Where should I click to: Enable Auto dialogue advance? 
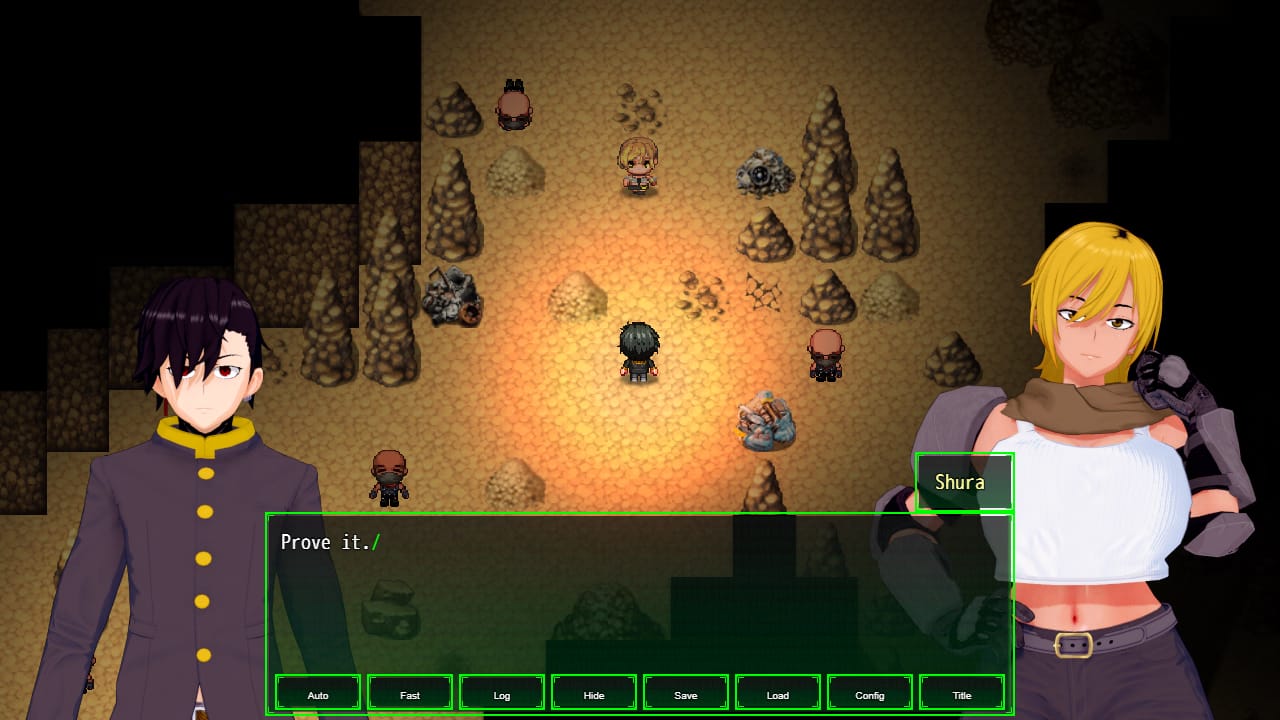(318, 693)
